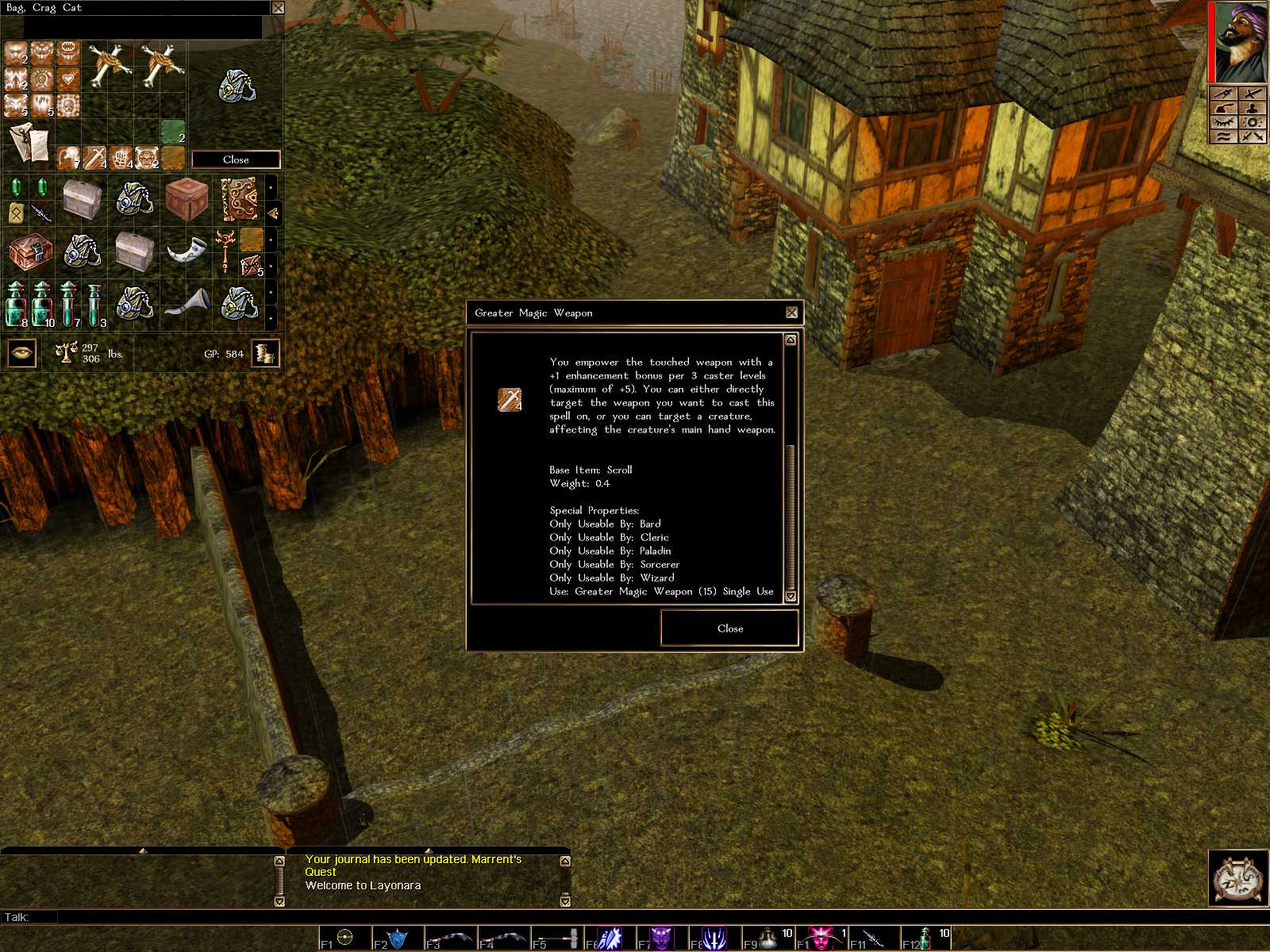Viewport: 1270px width, 952px height.
Task: Select the Greater Magic Weapon sword scroll in bag
Action: click(x=95, y=157)
